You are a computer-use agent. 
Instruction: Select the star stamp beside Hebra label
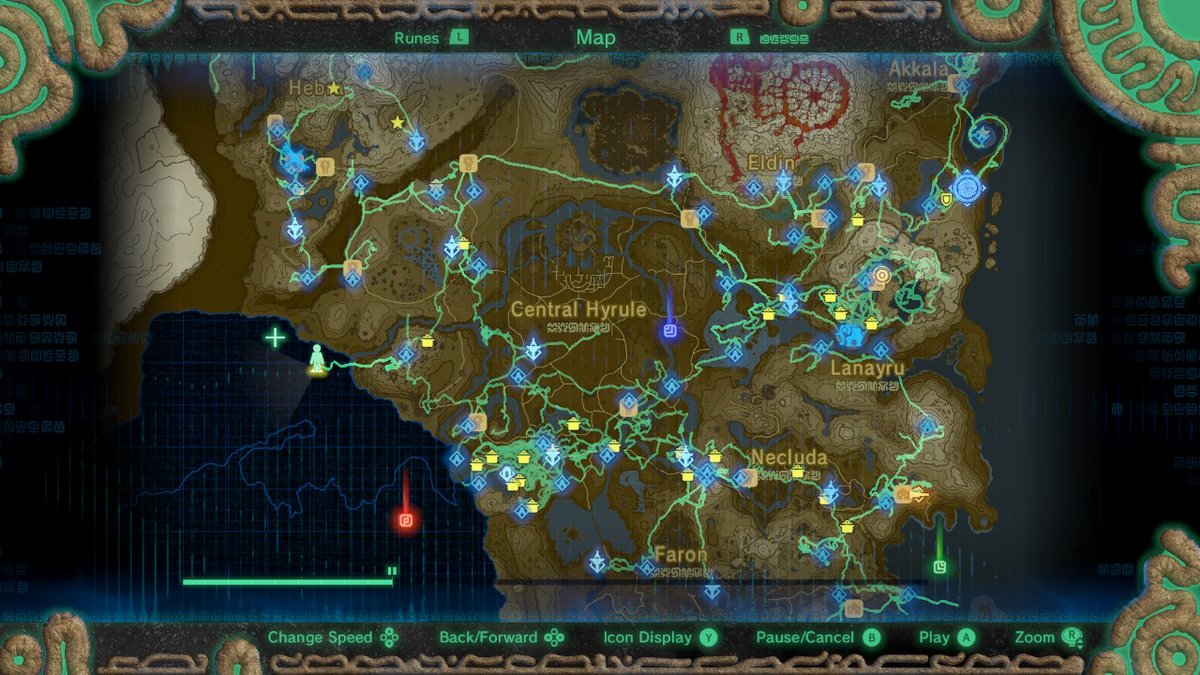(333, 89)
